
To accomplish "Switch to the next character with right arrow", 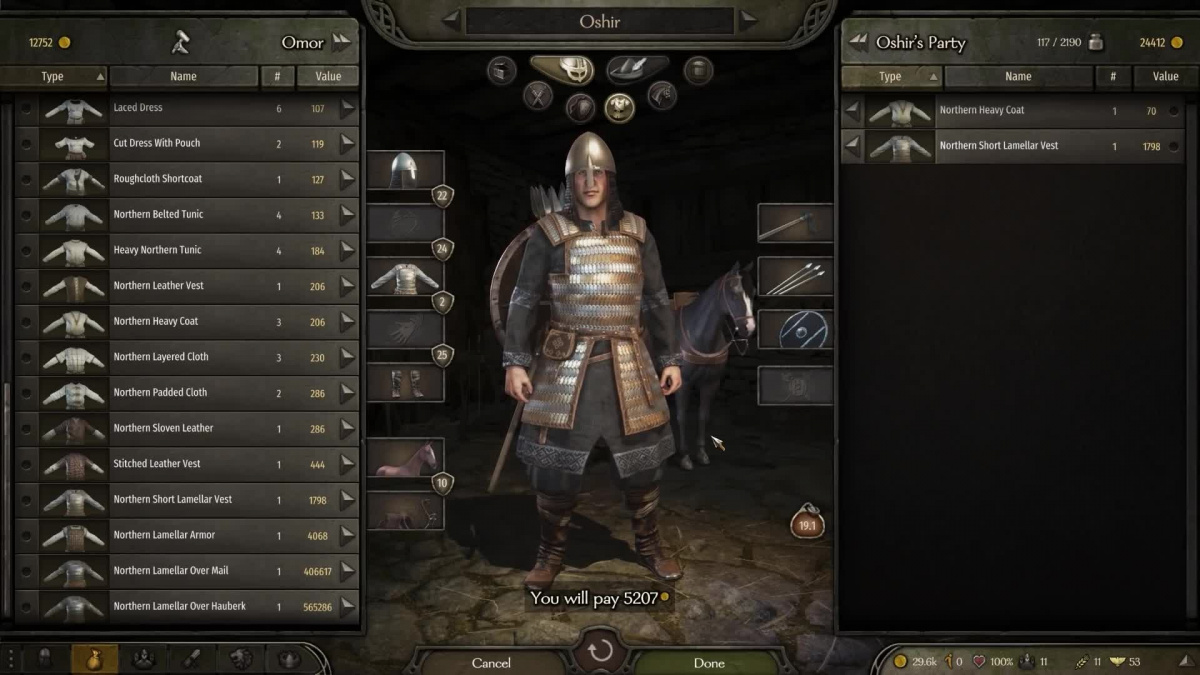I will (748, 20).
